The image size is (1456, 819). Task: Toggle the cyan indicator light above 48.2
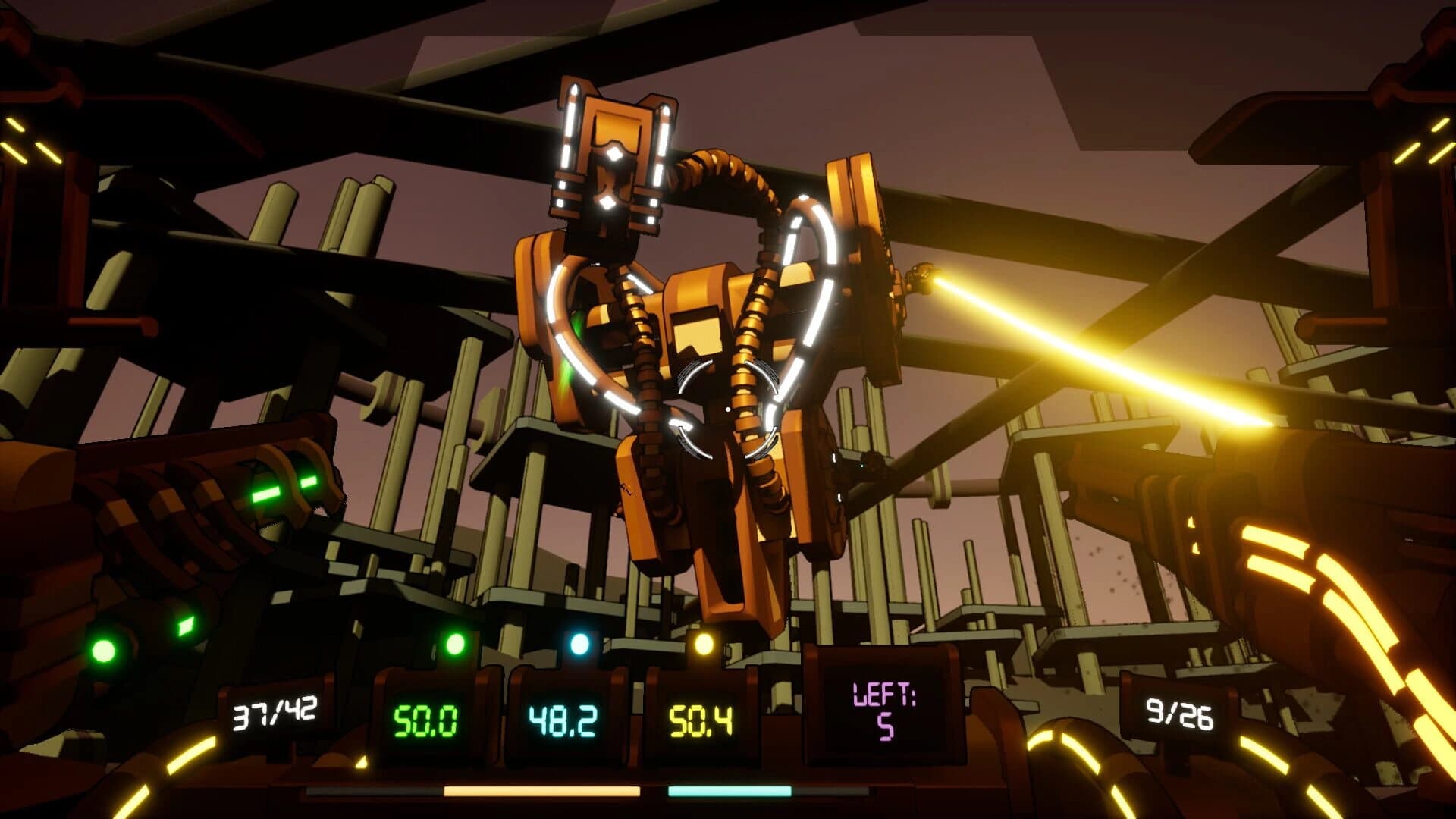[579, 642]
